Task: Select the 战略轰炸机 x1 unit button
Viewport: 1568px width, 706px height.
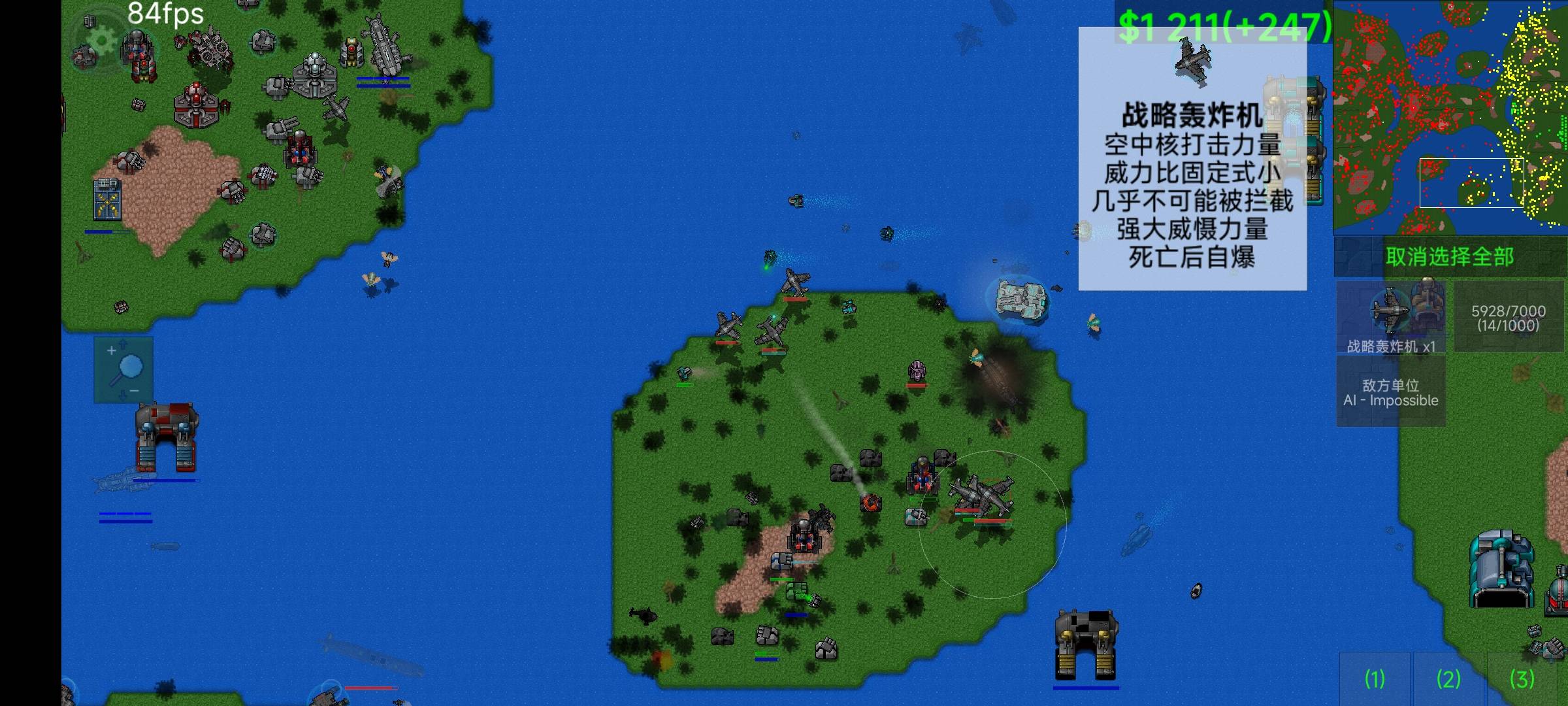Action: [x=1391, y=318]
